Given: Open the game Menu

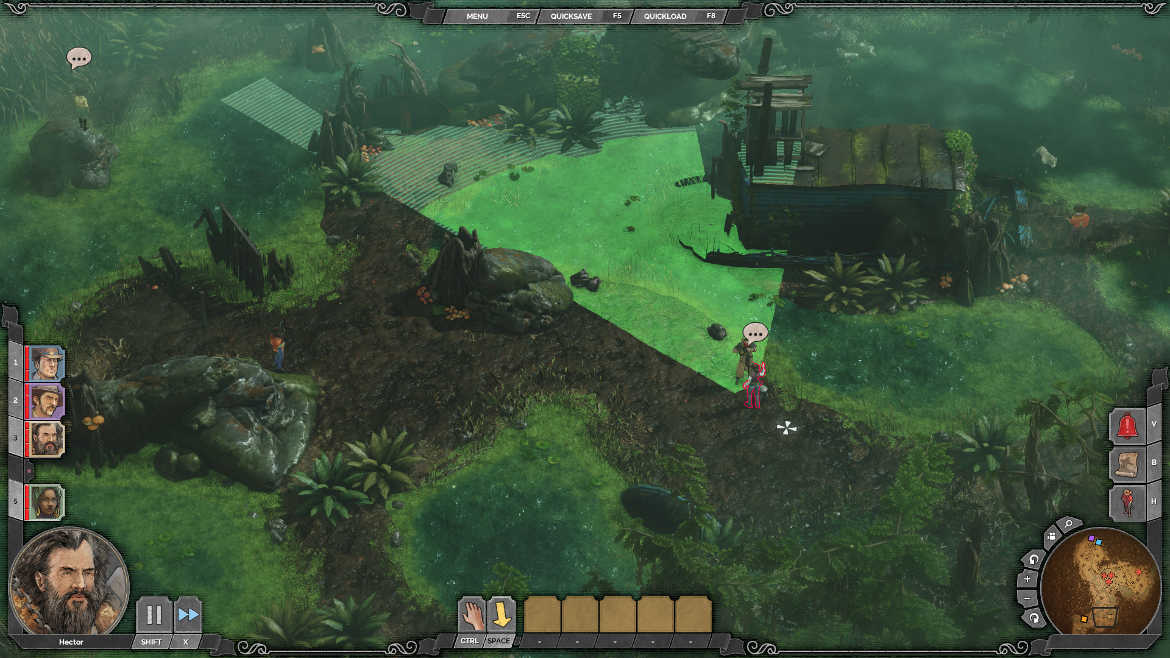Looking at the screenshot, I should (x=476, y=16).
